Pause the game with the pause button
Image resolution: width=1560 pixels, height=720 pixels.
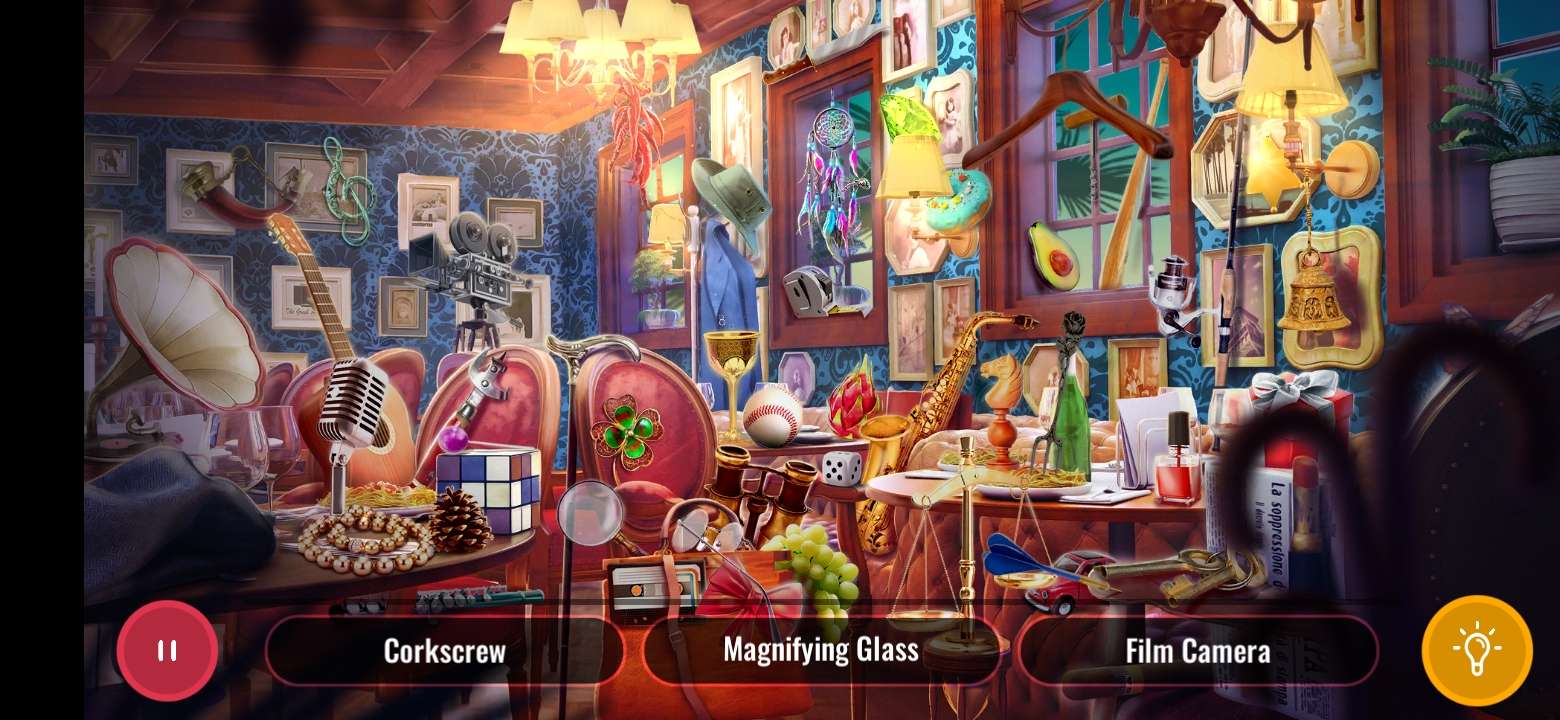(x=166, y=650)
